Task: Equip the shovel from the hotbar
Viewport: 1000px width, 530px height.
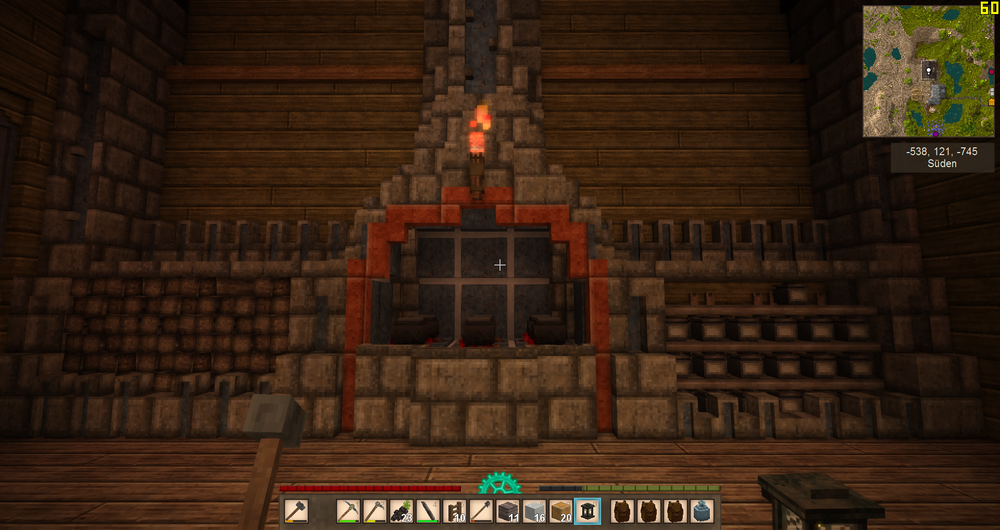Action: pos(482,511)
